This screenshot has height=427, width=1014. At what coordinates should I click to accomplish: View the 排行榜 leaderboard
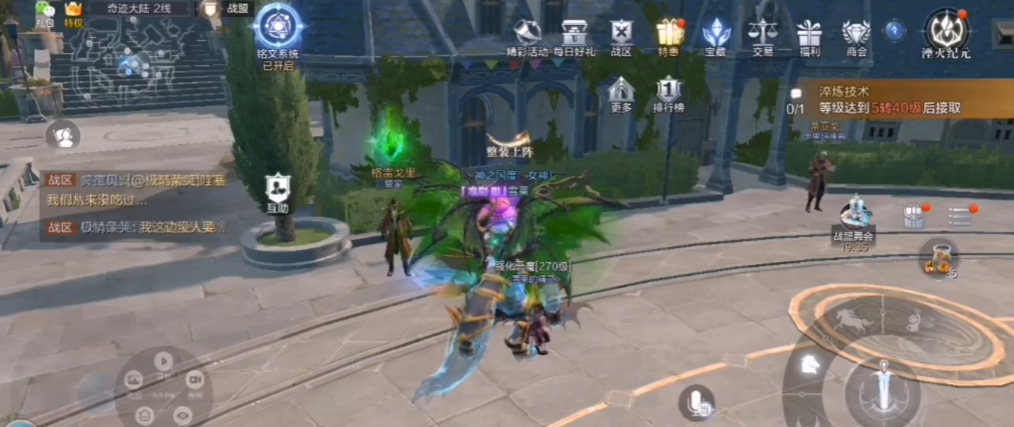pos(668,93)
